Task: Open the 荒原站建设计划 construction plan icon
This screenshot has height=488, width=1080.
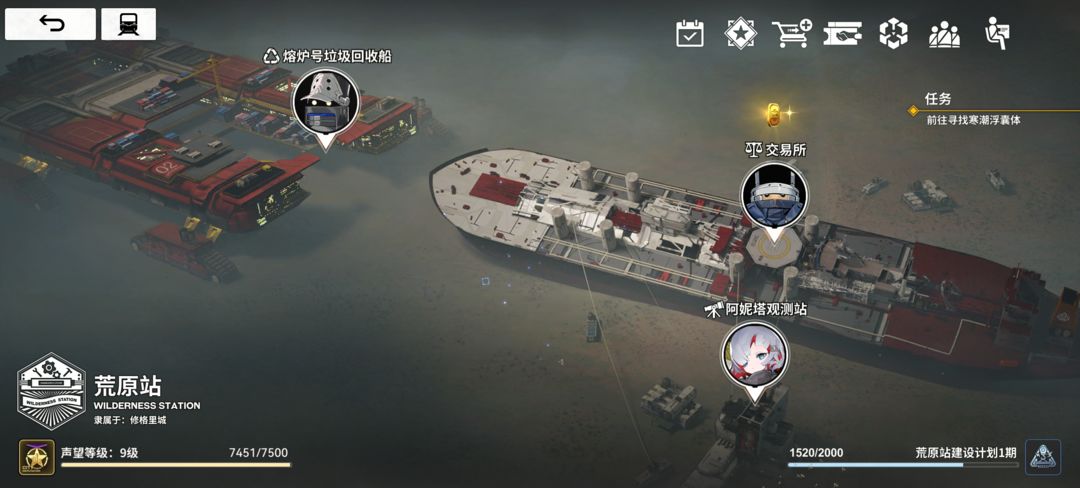Action: [1043, 457]
